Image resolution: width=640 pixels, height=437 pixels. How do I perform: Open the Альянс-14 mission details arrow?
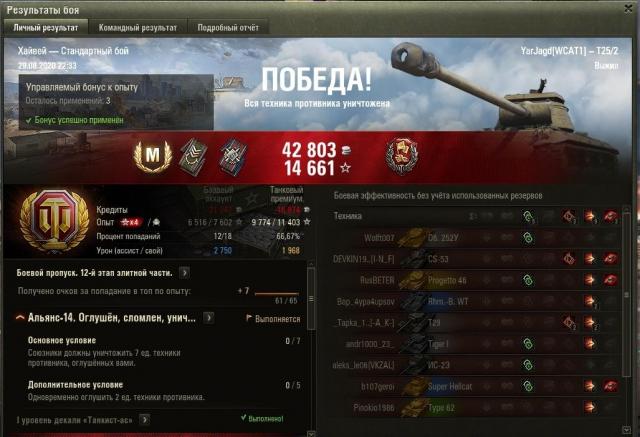click(x=208, y=318)
